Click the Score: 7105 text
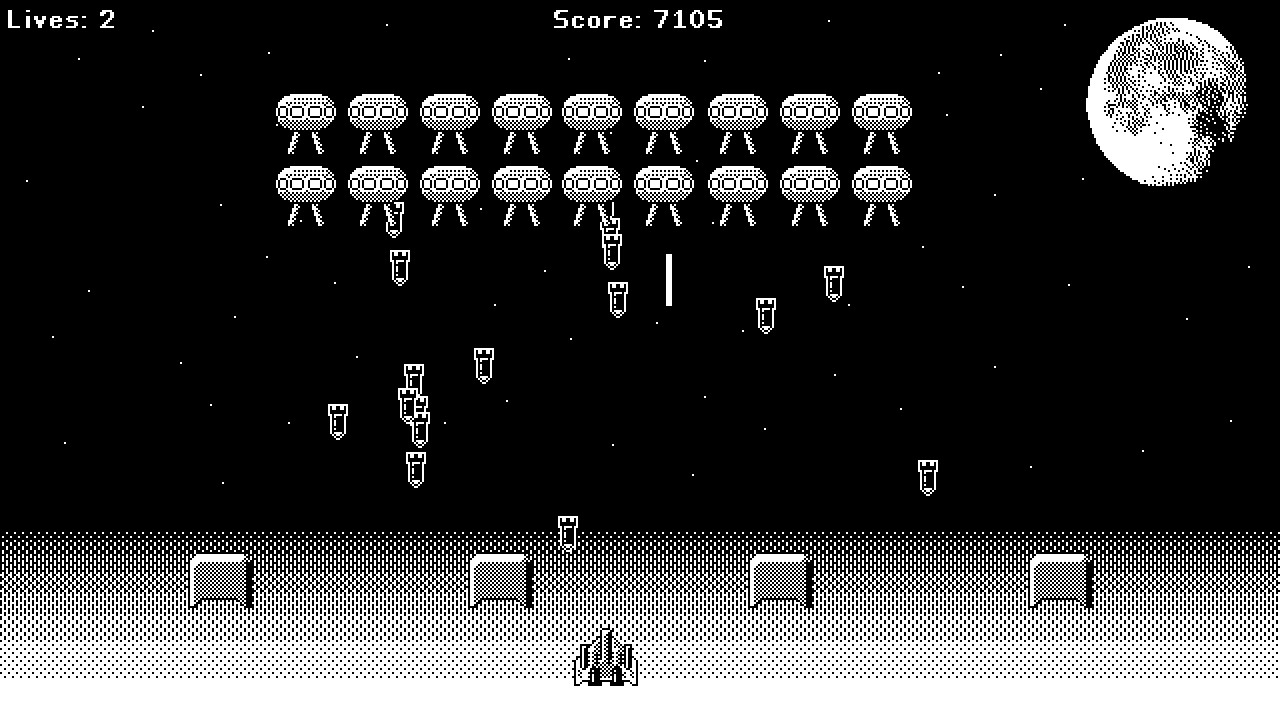Image resolution: width=1280 pixels, height=720 pixels. click(x=637, y=19)
